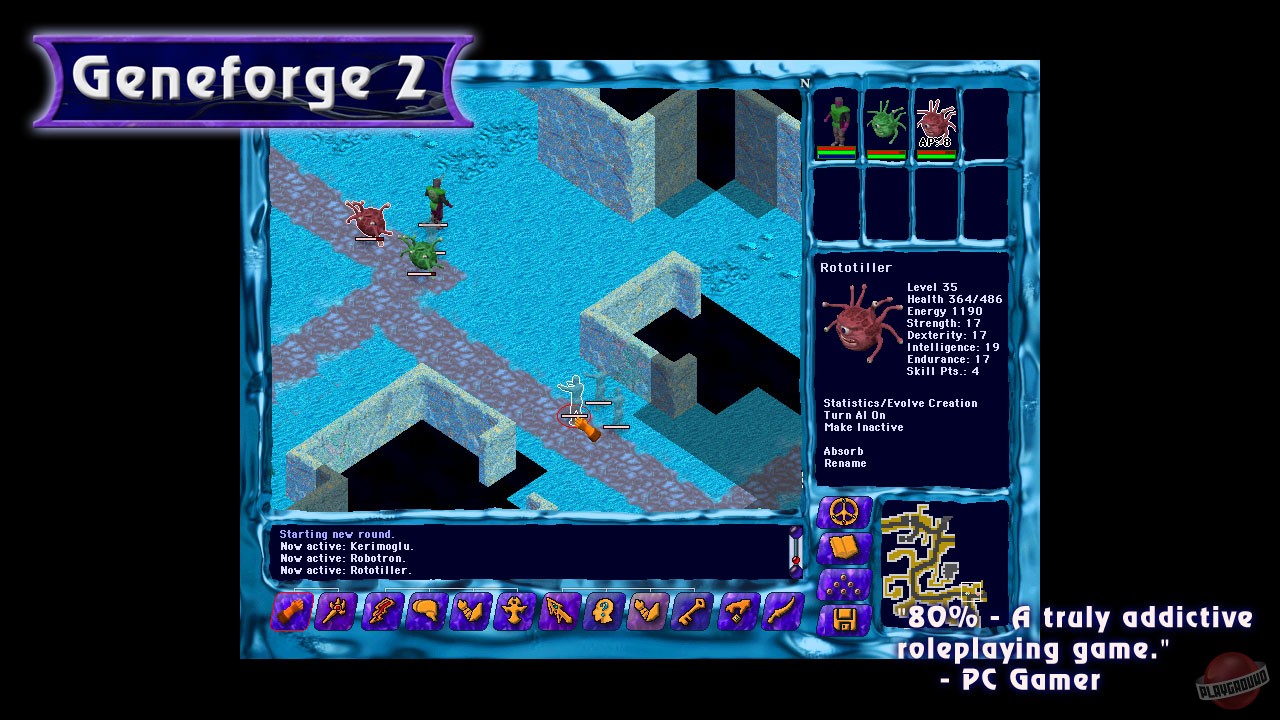Screen dimensions: 1280x720
Task: Click the question-mark head help icon
Action: [x=602, y=612]
